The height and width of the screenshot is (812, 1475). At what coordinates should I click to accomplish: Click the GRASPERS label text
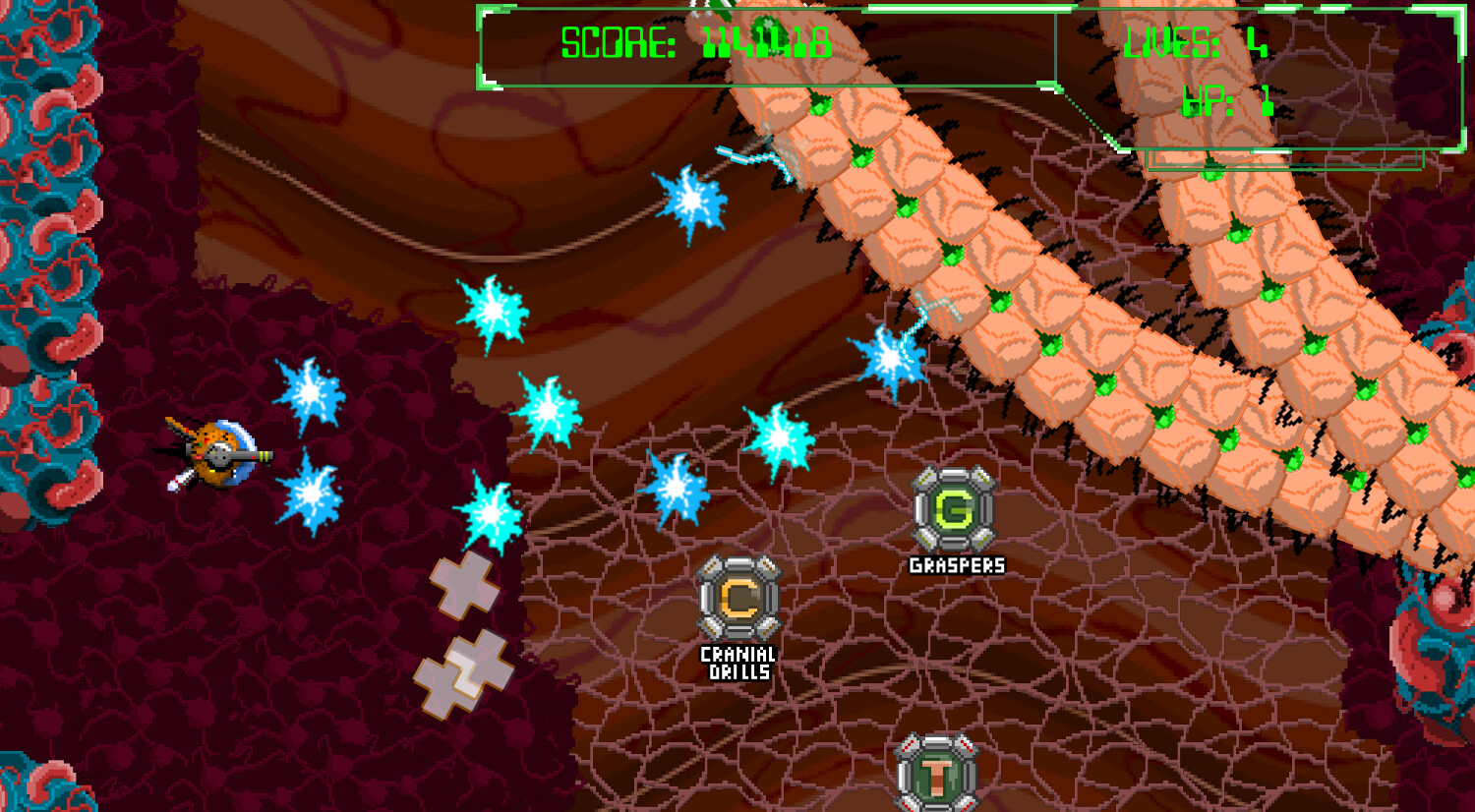click(955, 565)
